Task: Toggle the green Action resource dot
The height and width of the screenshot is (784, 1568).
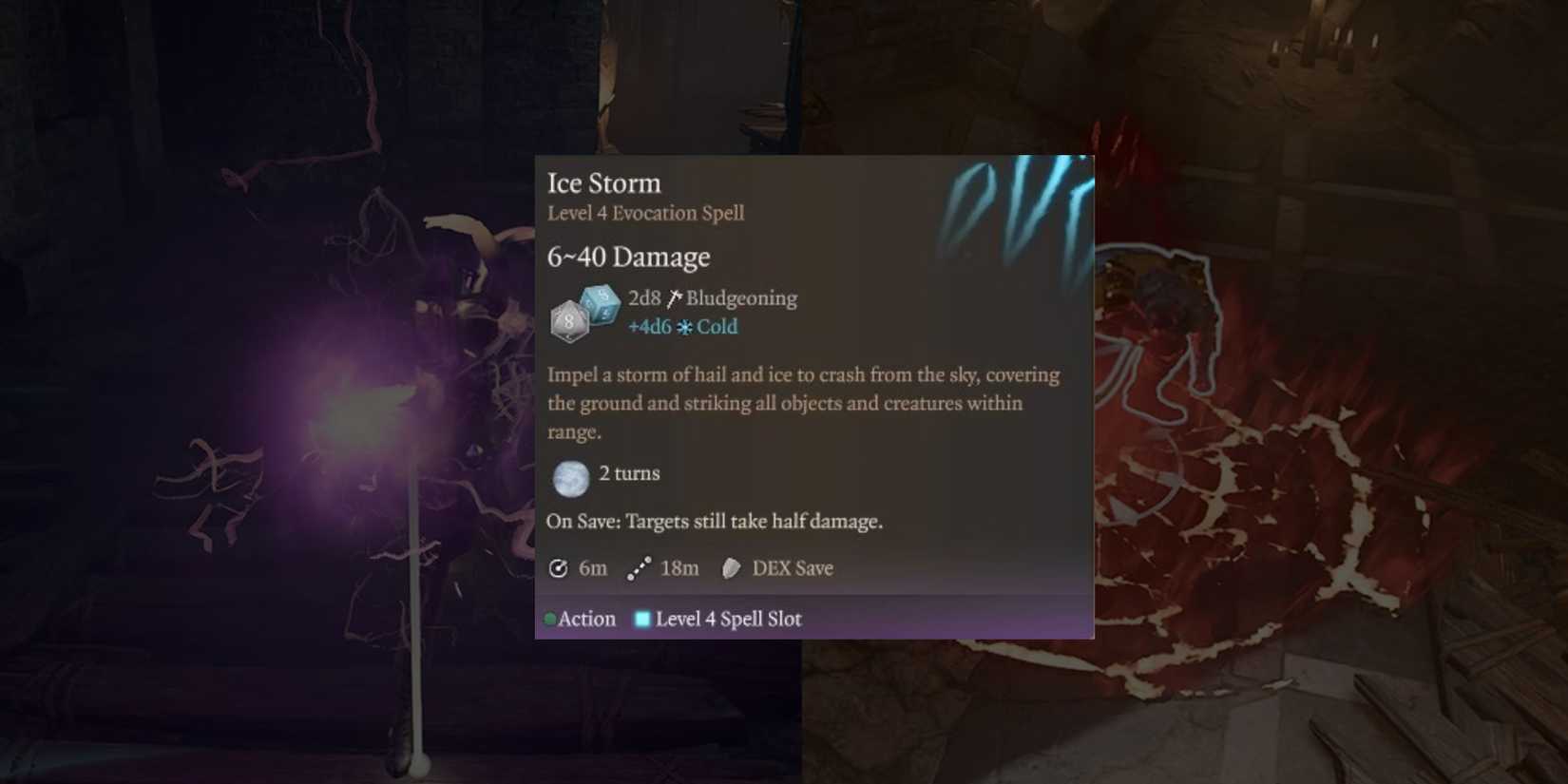Action: [x=548, y=618]
